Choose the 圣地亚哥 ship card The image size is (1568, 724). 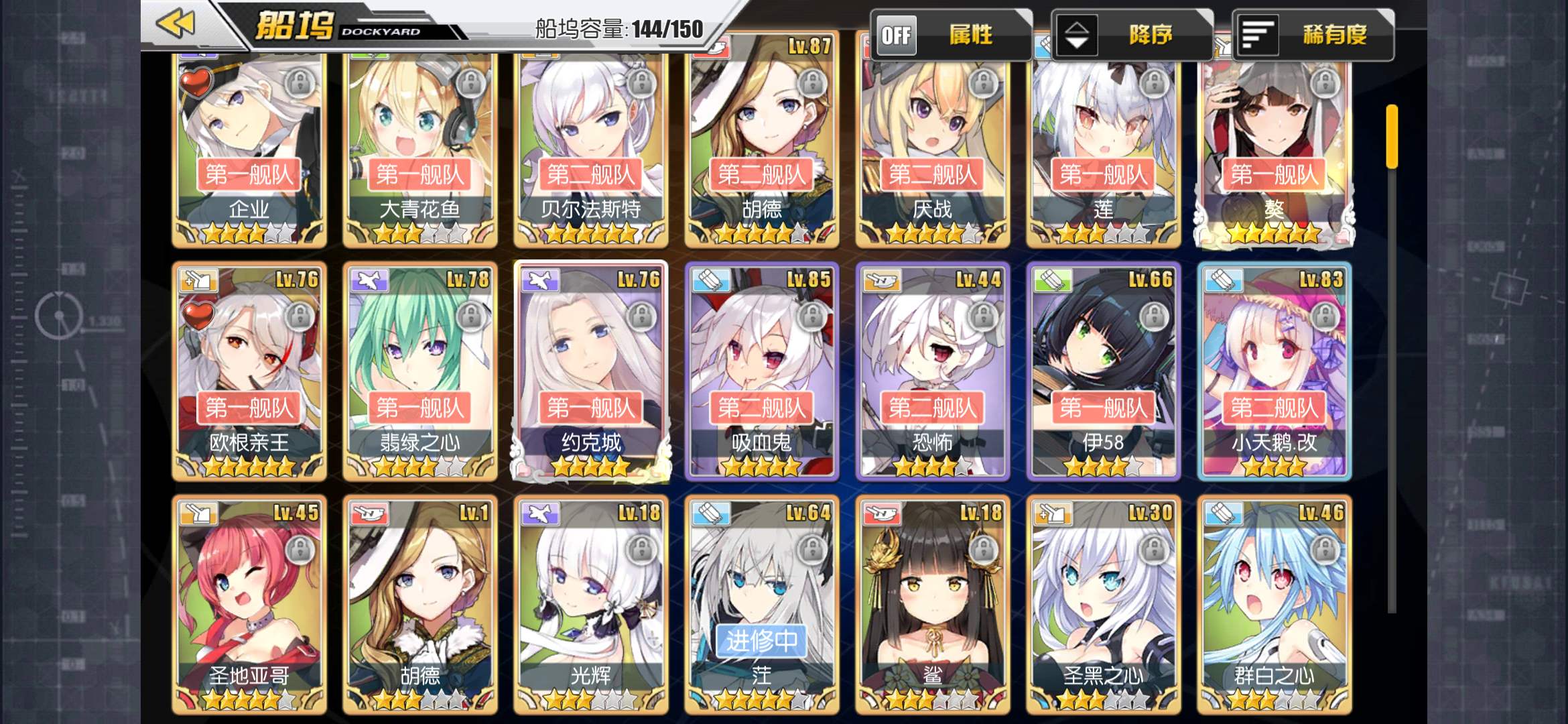tap(249, 603)
